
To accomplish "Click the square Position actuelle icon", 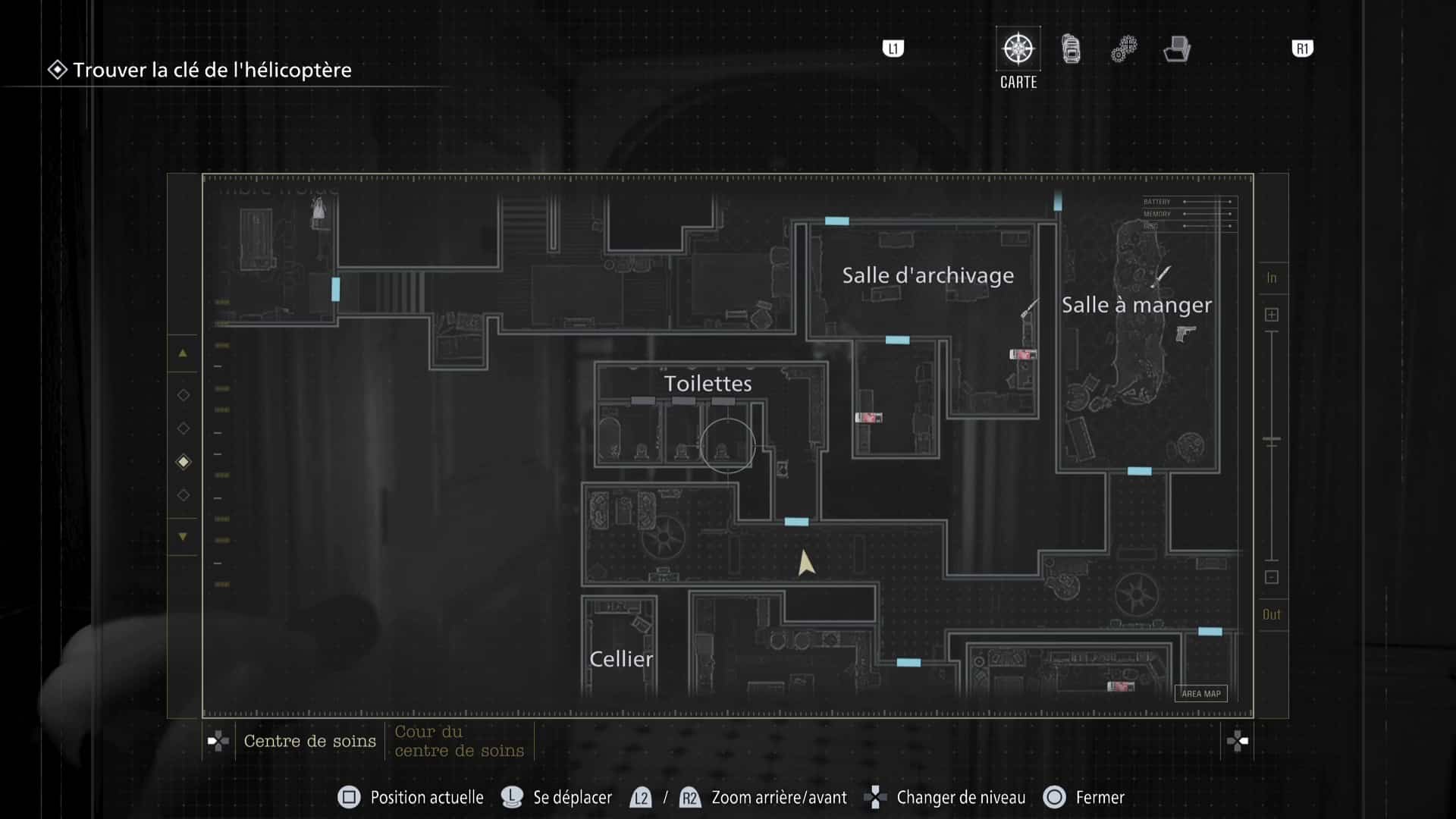I will tap(350, 797).
